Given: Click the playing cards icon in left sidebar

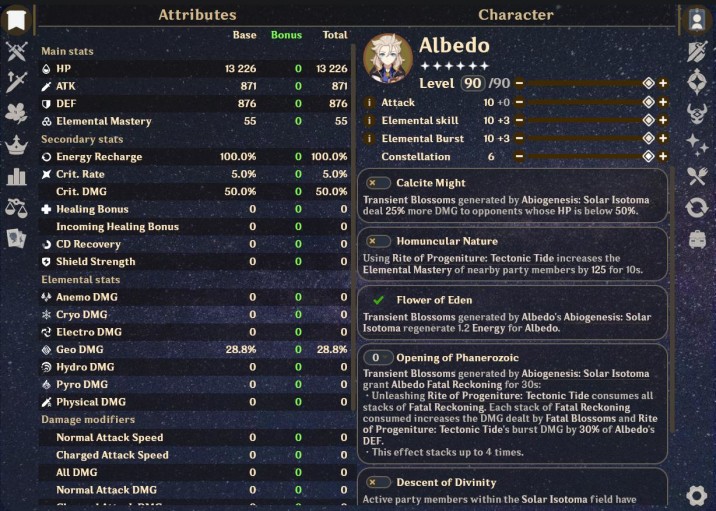Looking at the screenshot, I should coord(16,238).
